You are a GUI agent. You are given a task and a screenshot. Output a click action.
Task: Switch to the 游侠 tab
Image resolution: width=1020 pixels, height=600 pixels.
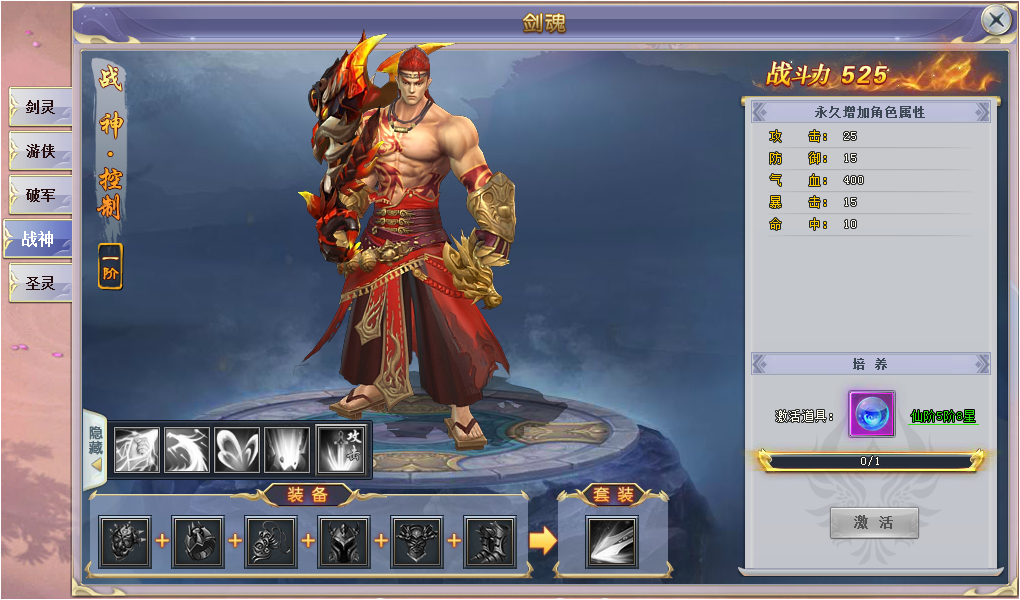40,151
